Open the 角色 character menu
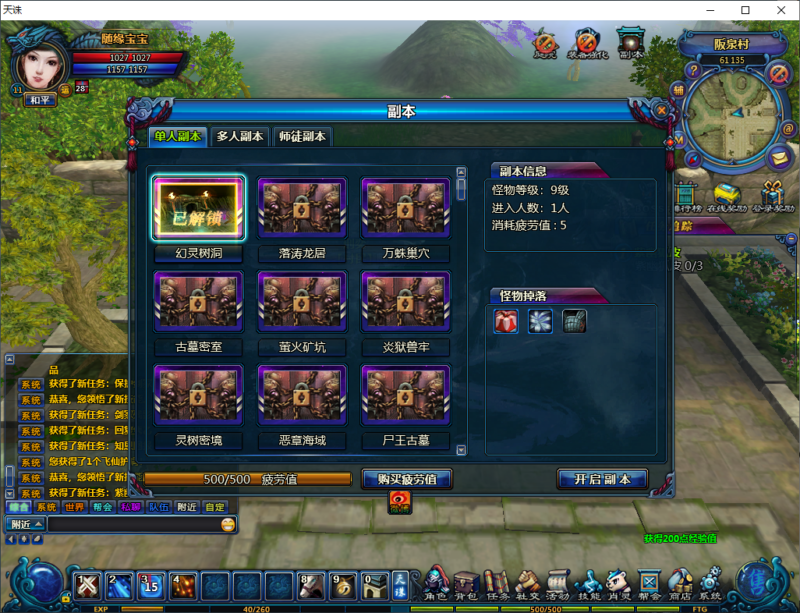 point(435,583)
